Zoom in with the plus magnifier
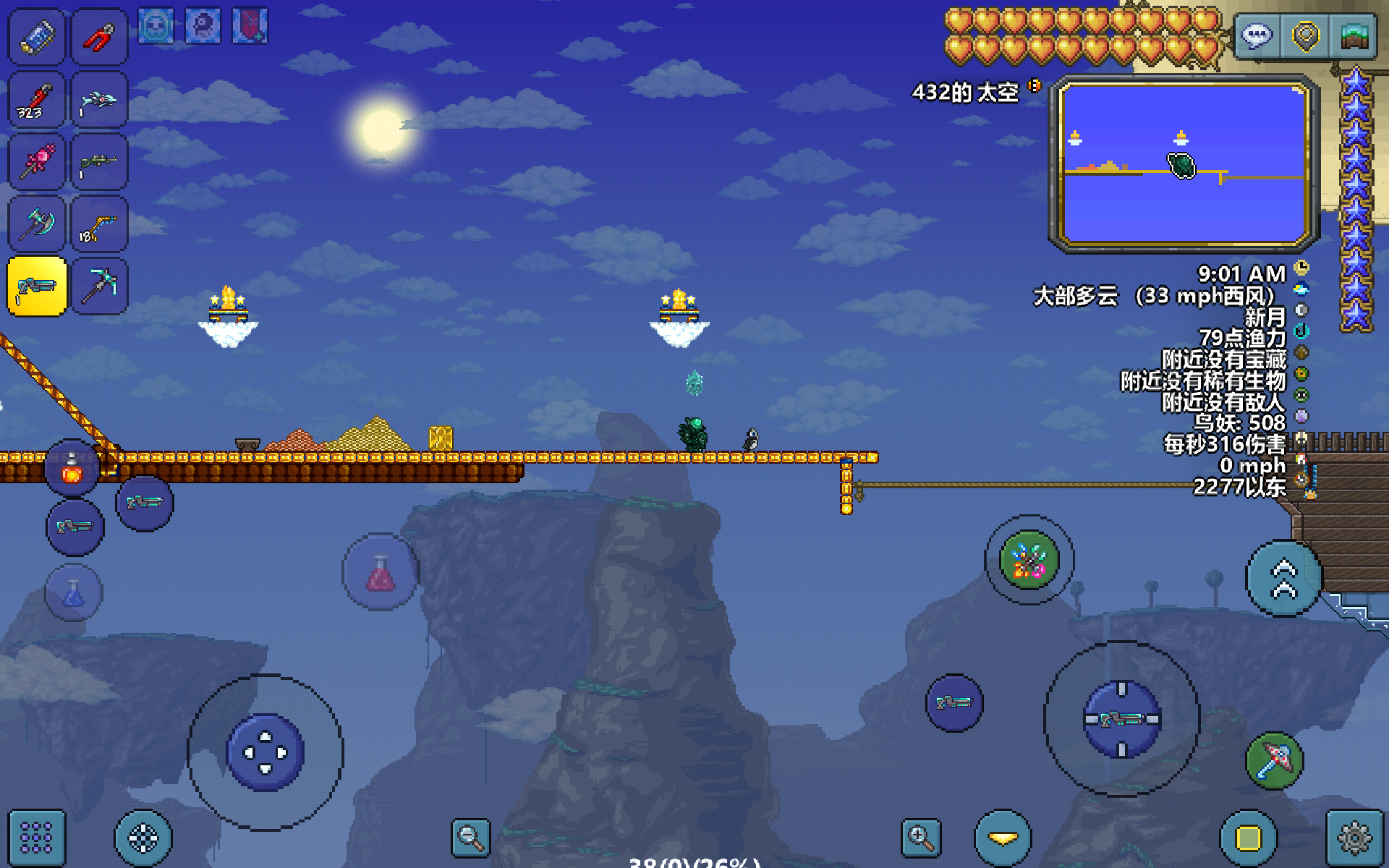The height and width of the screenshot is (868, 1389). pos(921,838)
